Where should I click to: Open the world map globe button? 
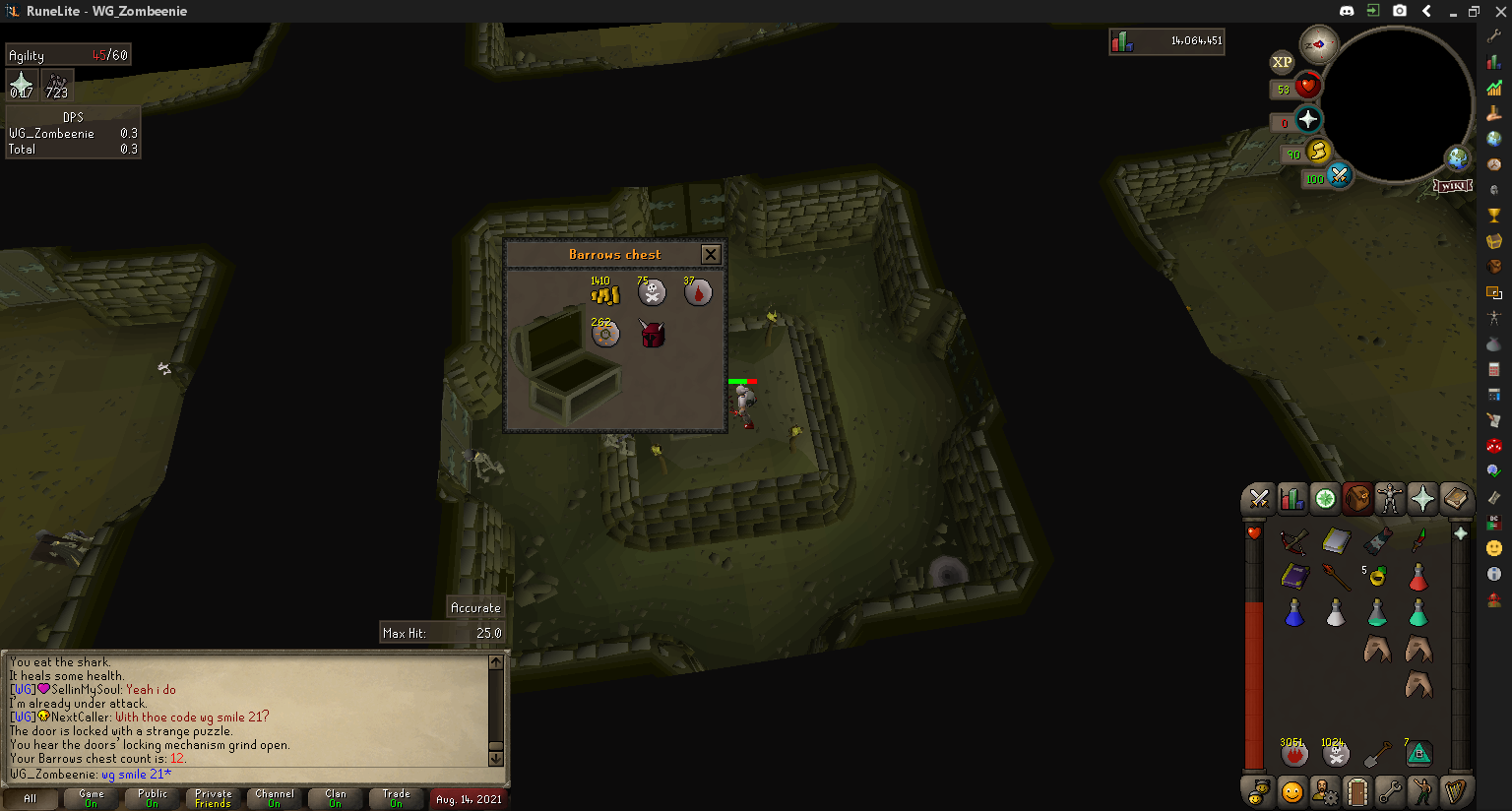(1457, 157)
